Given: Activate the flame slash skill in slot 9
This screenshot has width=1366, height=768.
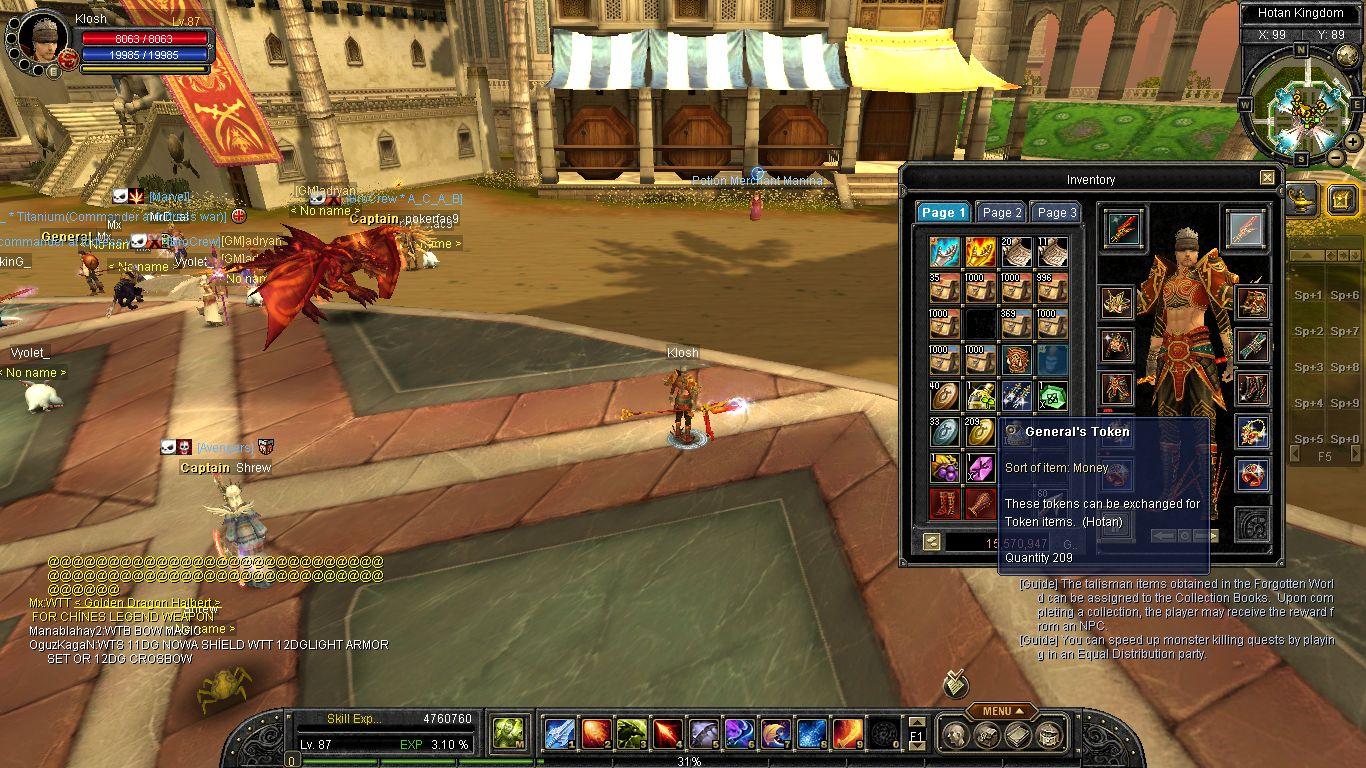Looking at the screenshot, I should (x=848, y=734).
